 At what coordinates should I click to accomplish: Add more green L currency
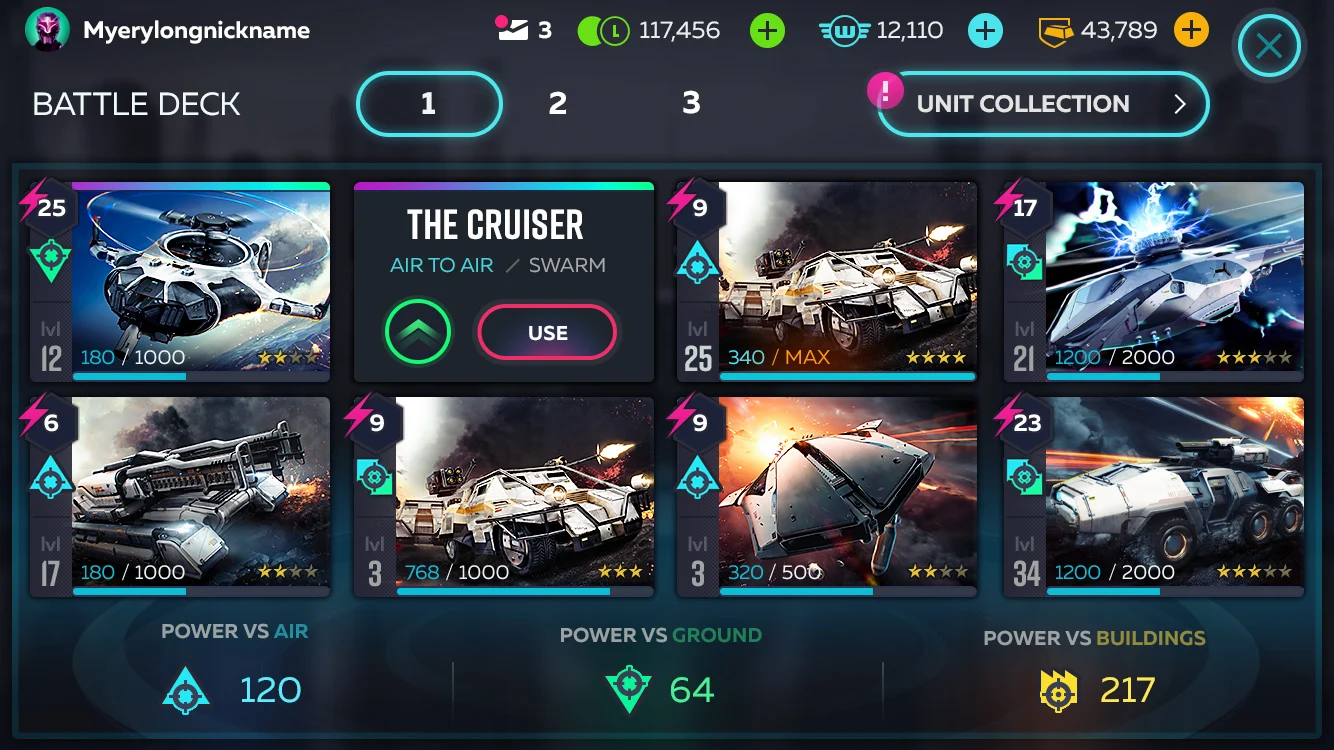(x=767, y=31)
